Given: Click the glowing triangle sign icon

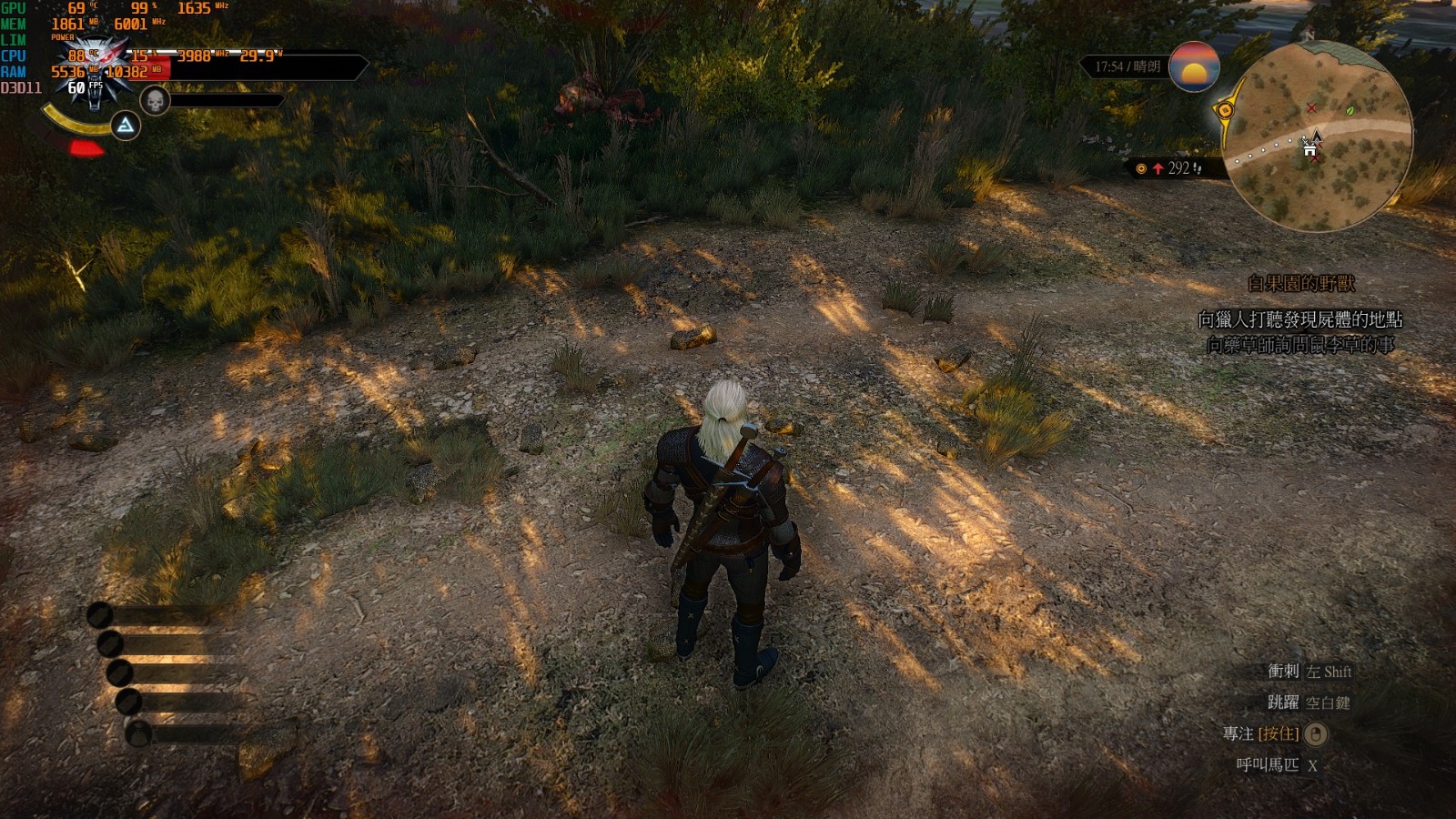Looking at the screenshot, I should 126,126.
